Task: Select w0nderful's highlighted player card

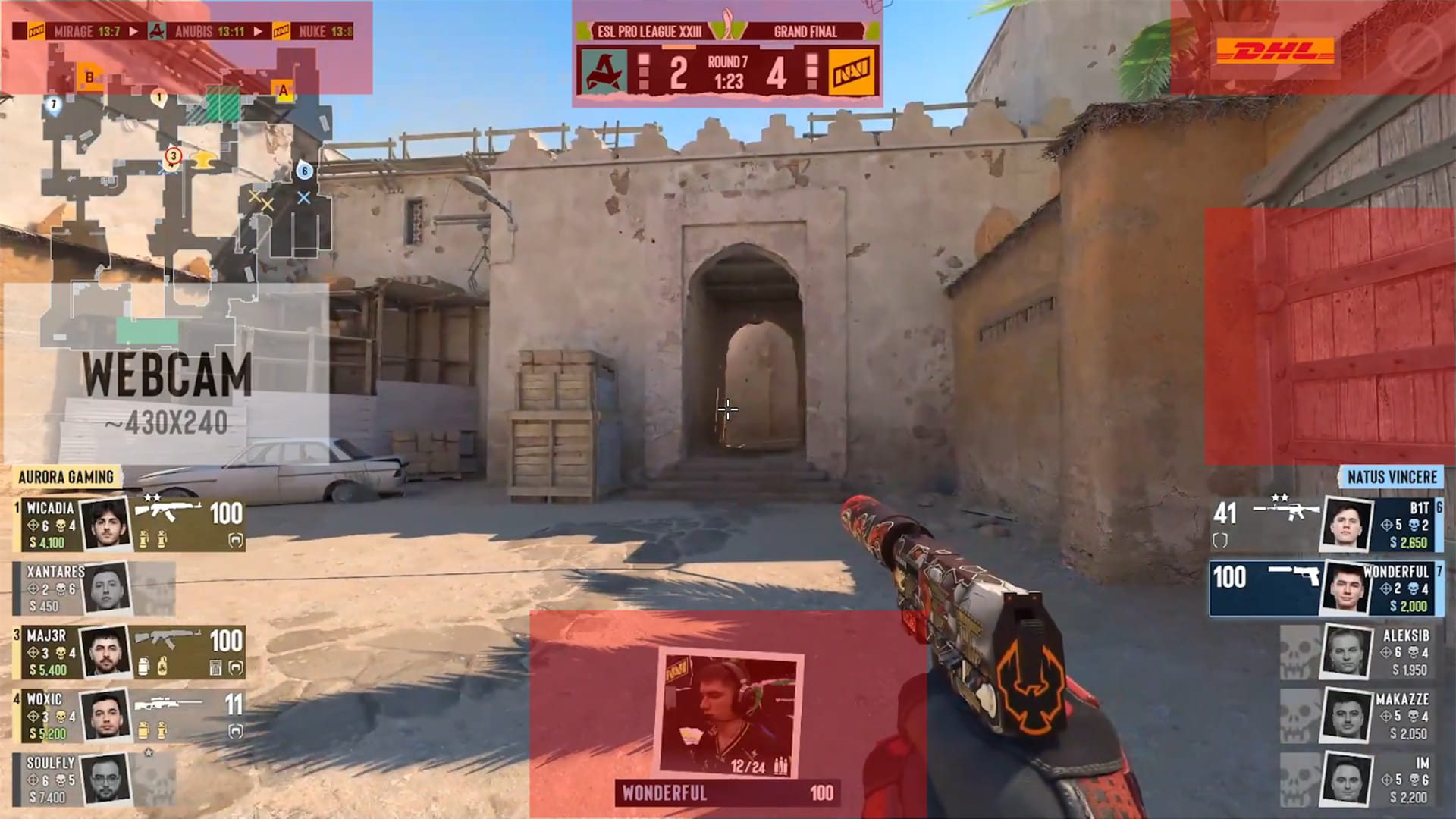Action: (1327, 588)
